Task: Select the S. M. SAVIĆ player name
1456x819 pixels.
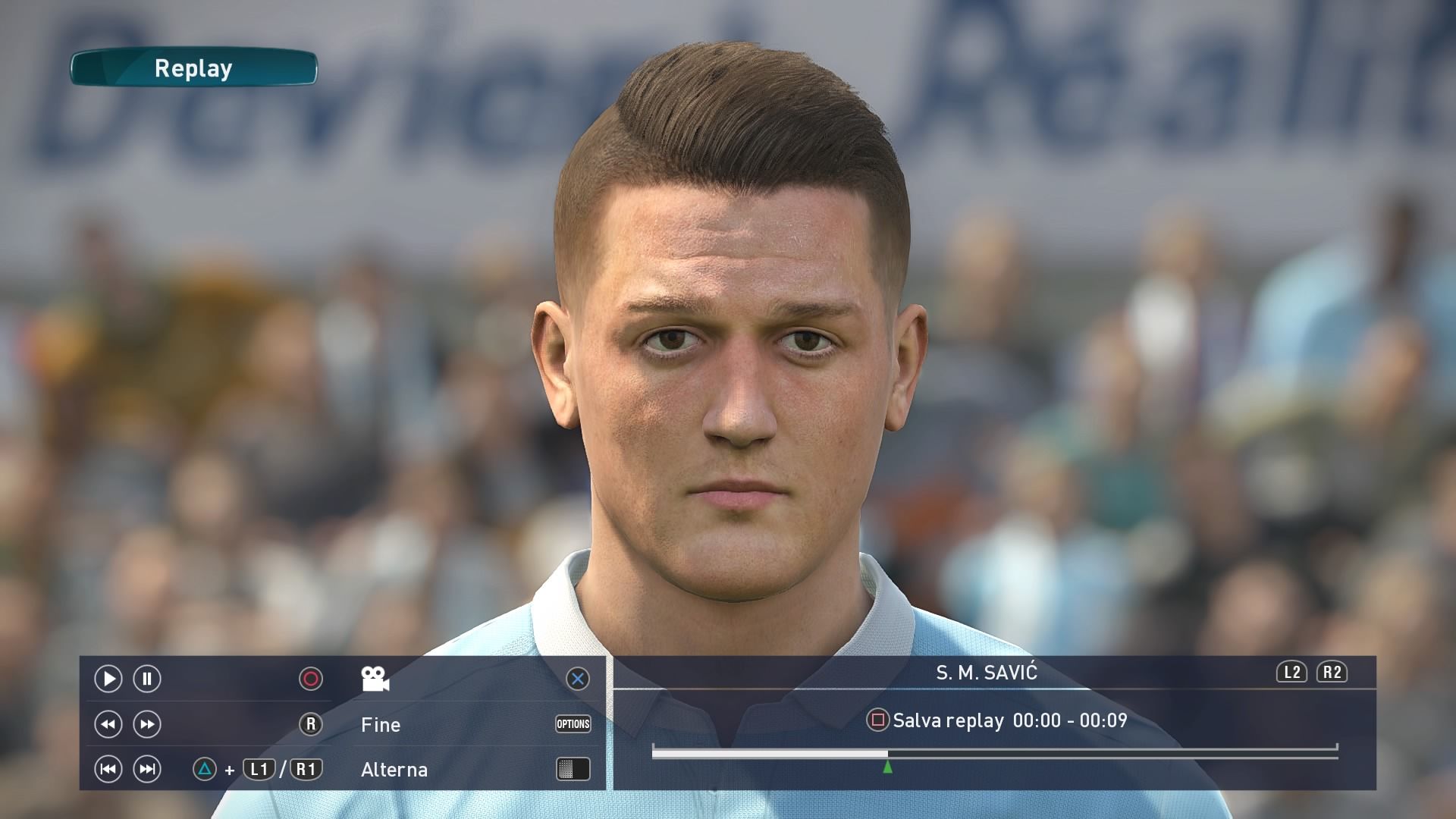Action: click(986, 673)
